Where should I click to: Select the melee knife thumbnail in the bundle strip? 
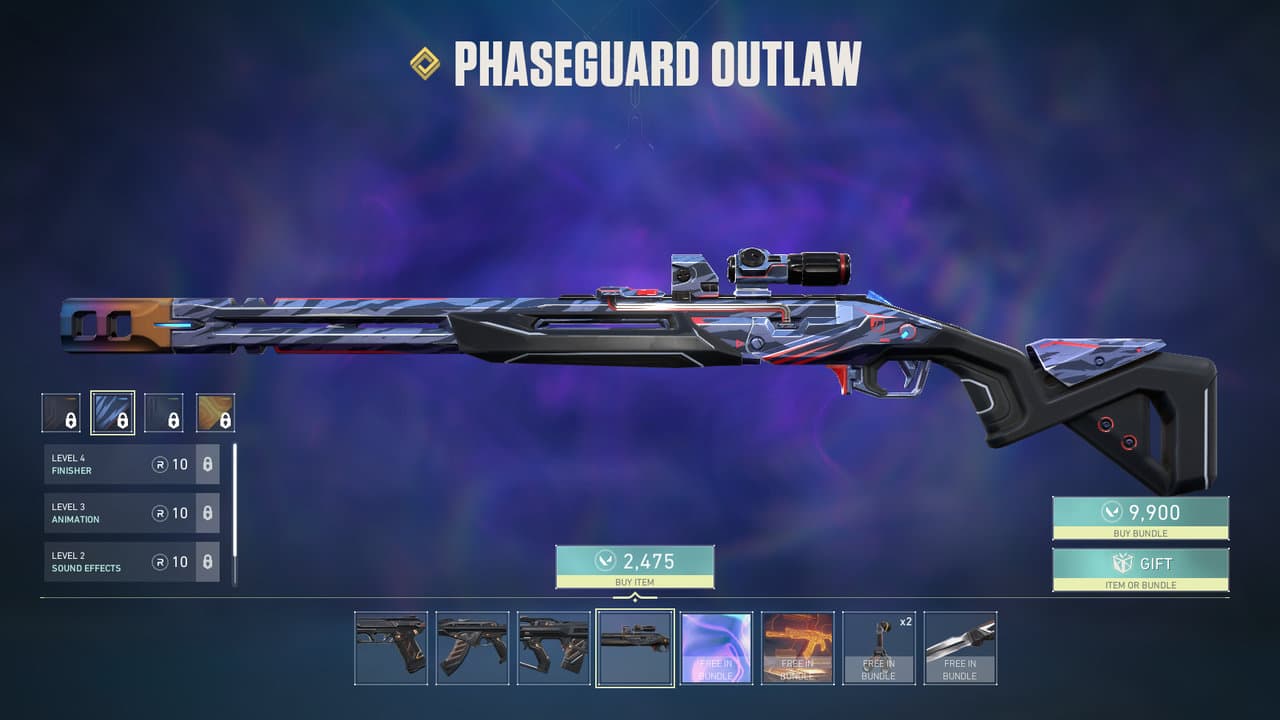[x=962, y=647]
